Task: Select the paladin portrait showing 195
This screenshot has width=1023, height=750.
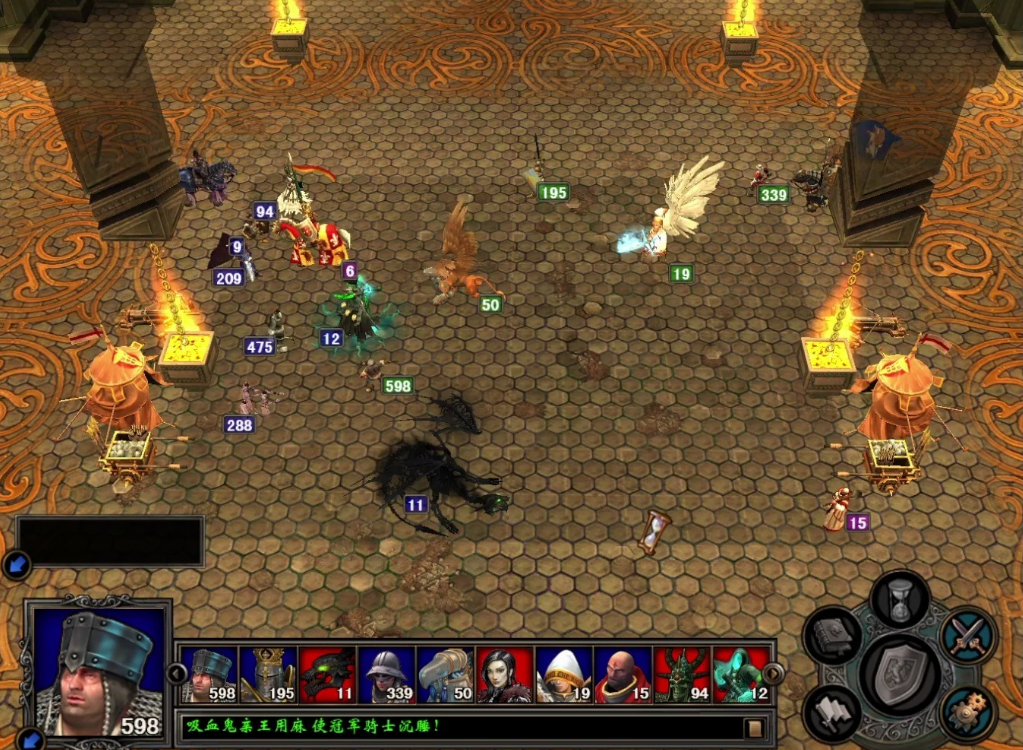Action: 269,675
